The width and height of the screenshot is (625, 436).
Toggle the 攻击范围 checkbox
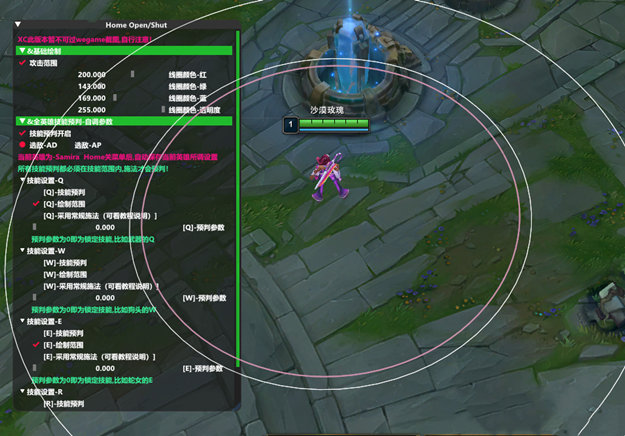coord(23,62)
